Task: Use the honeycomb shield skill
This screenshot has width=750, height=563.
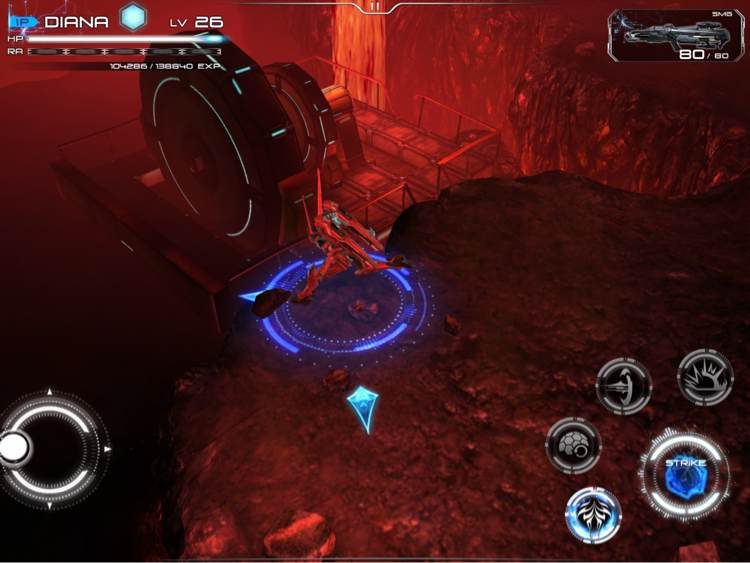Action: (573, 444)
